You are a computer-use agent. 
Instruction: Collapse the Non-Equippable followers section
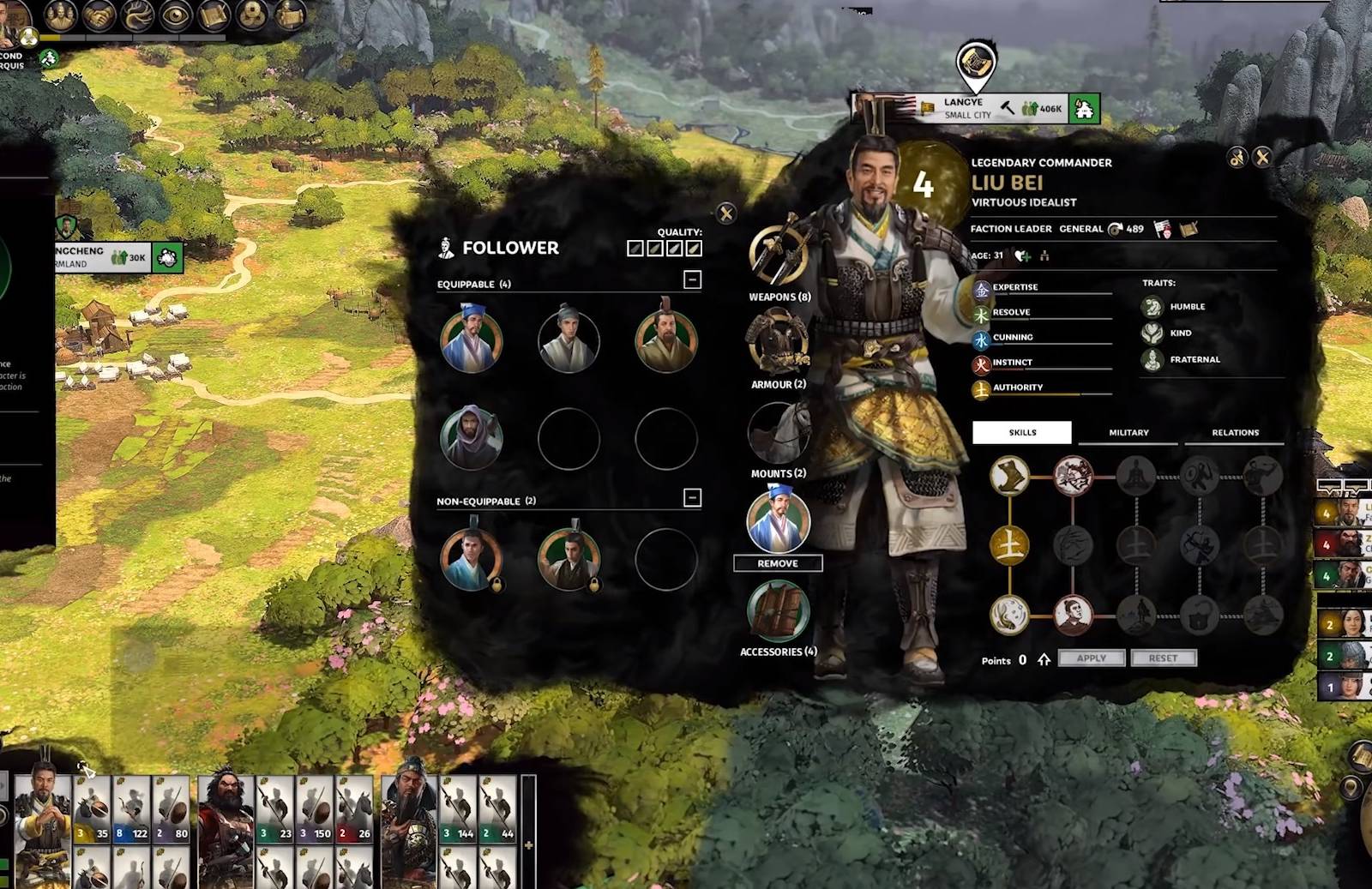[x=692, y=497]
